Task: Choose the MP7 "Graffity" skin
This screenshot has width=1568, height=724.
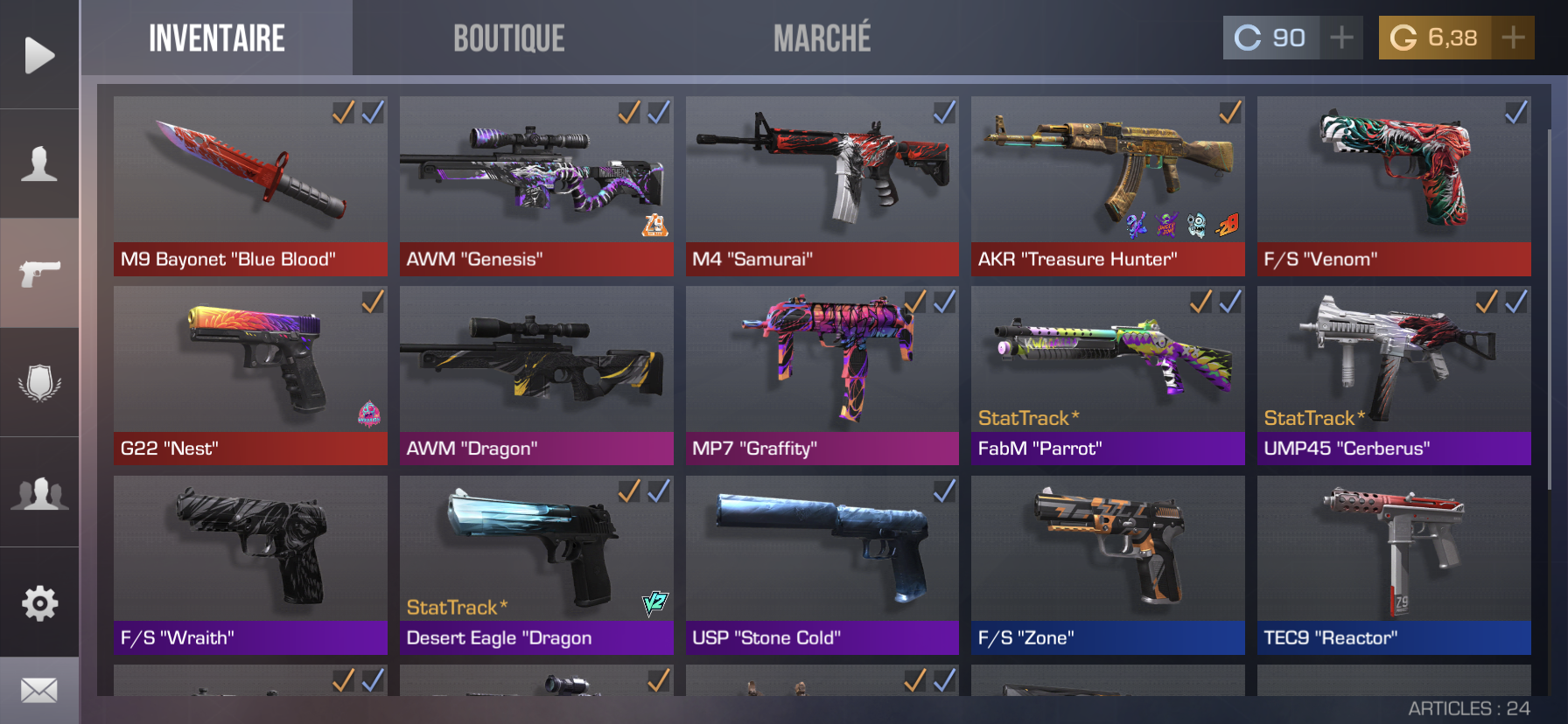Action: pyautogui.click(x=822, y=375)
